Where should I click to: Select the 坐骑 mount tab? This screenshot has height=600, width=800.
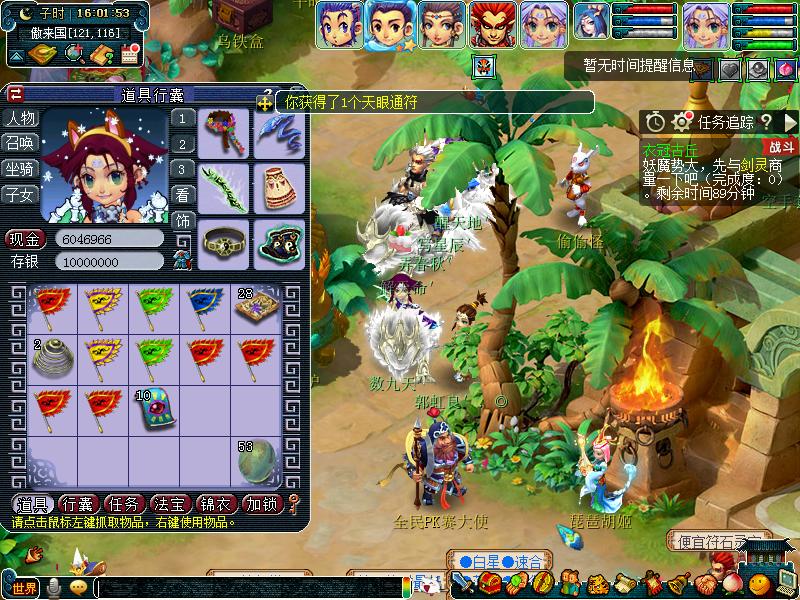(20, 169)
